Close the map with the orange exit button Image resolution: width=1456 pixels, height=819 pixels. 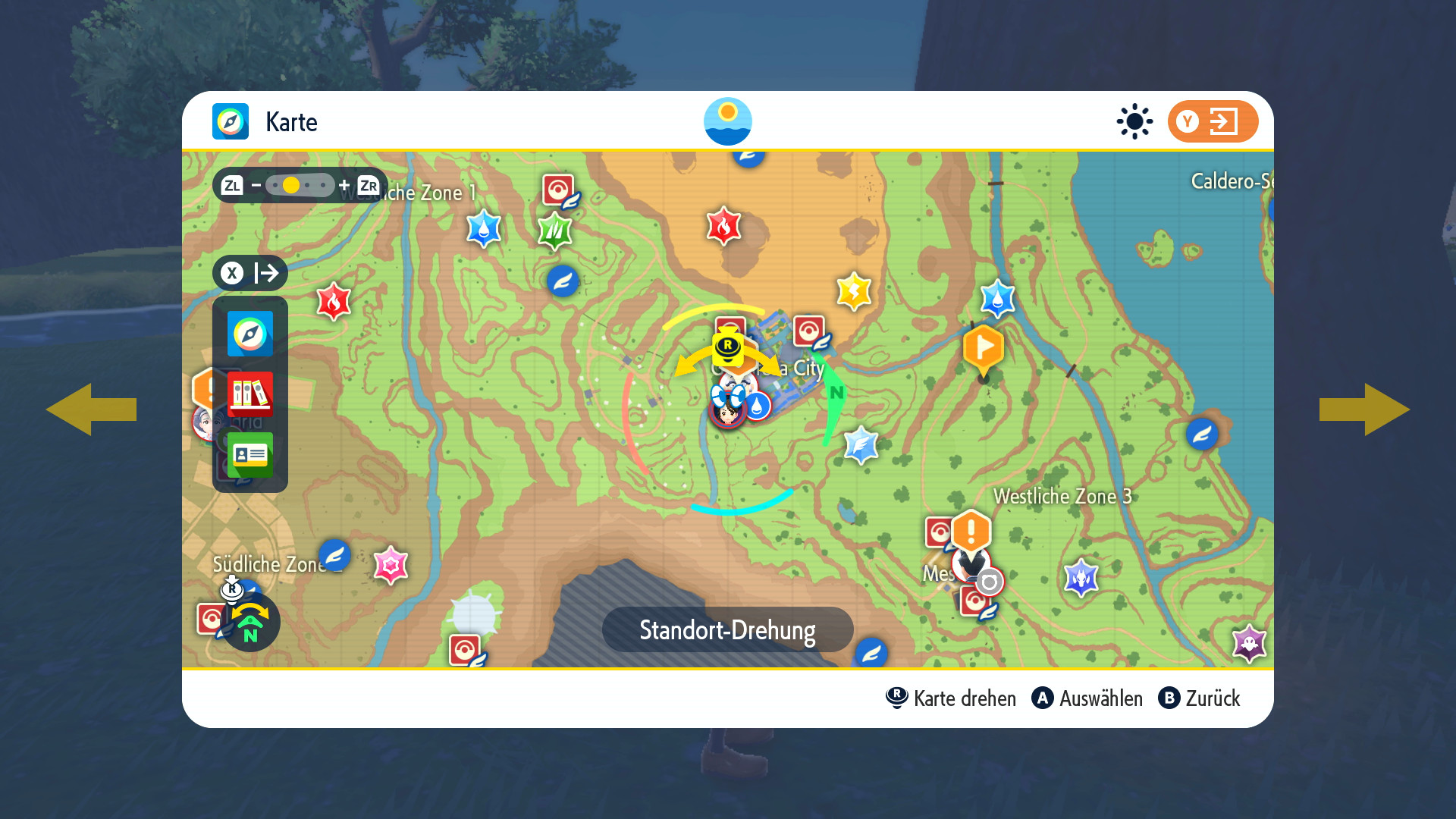tap(1212, 121)
